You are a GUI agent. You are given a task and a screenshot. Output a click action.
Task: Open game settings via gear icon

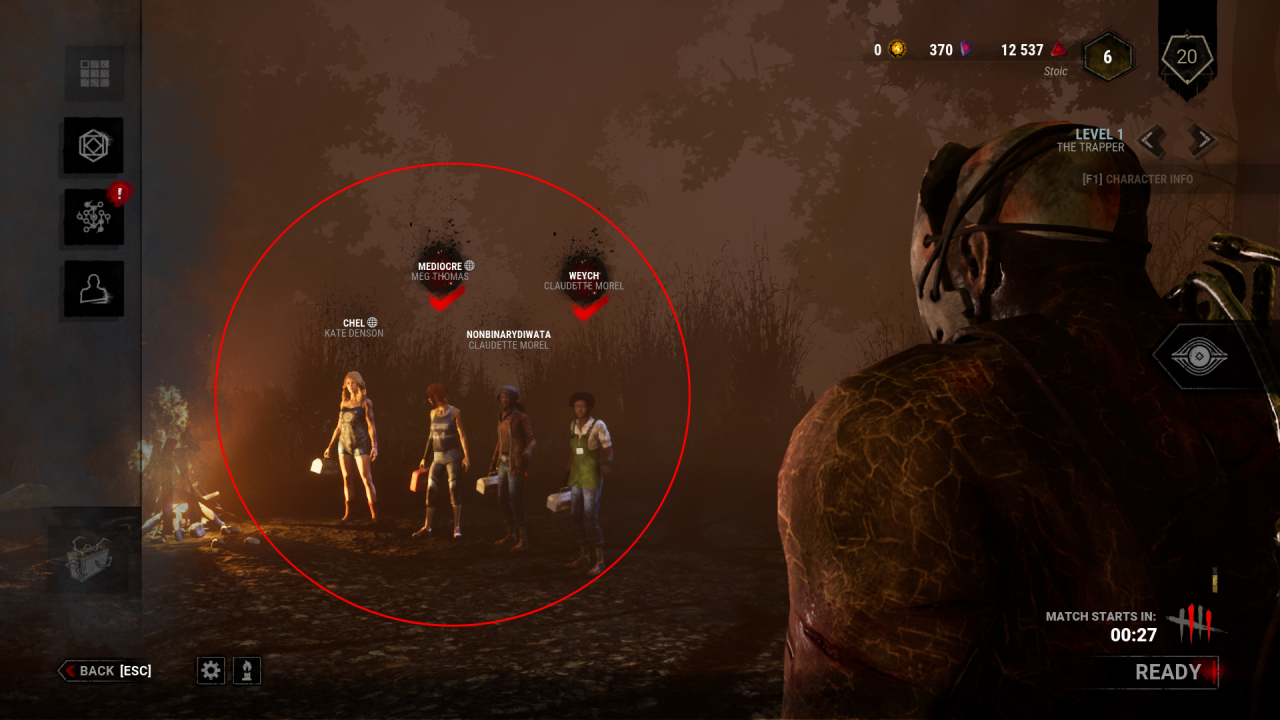point(210,671)
